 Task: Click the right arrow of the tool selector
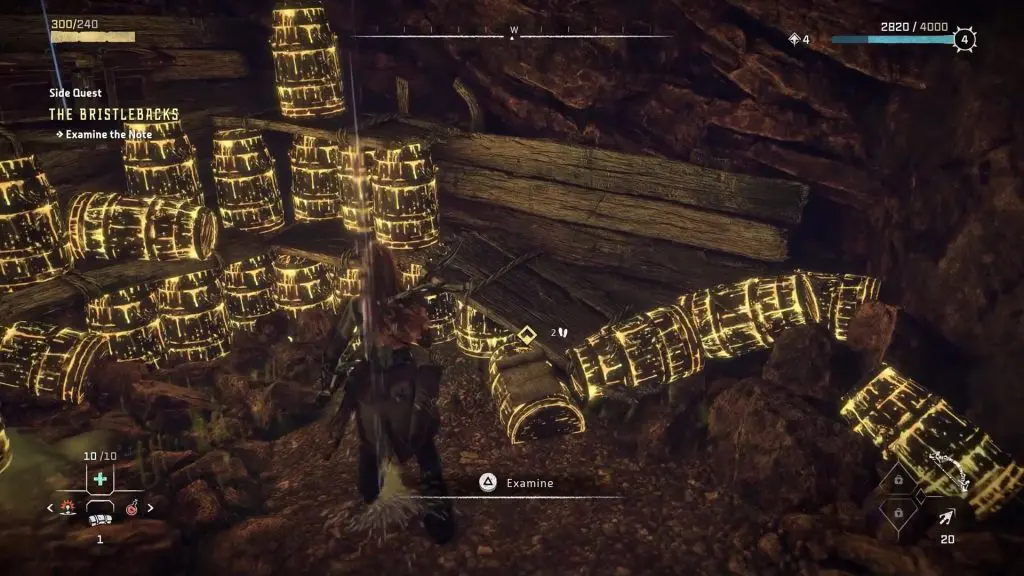(x=150, y=508)
